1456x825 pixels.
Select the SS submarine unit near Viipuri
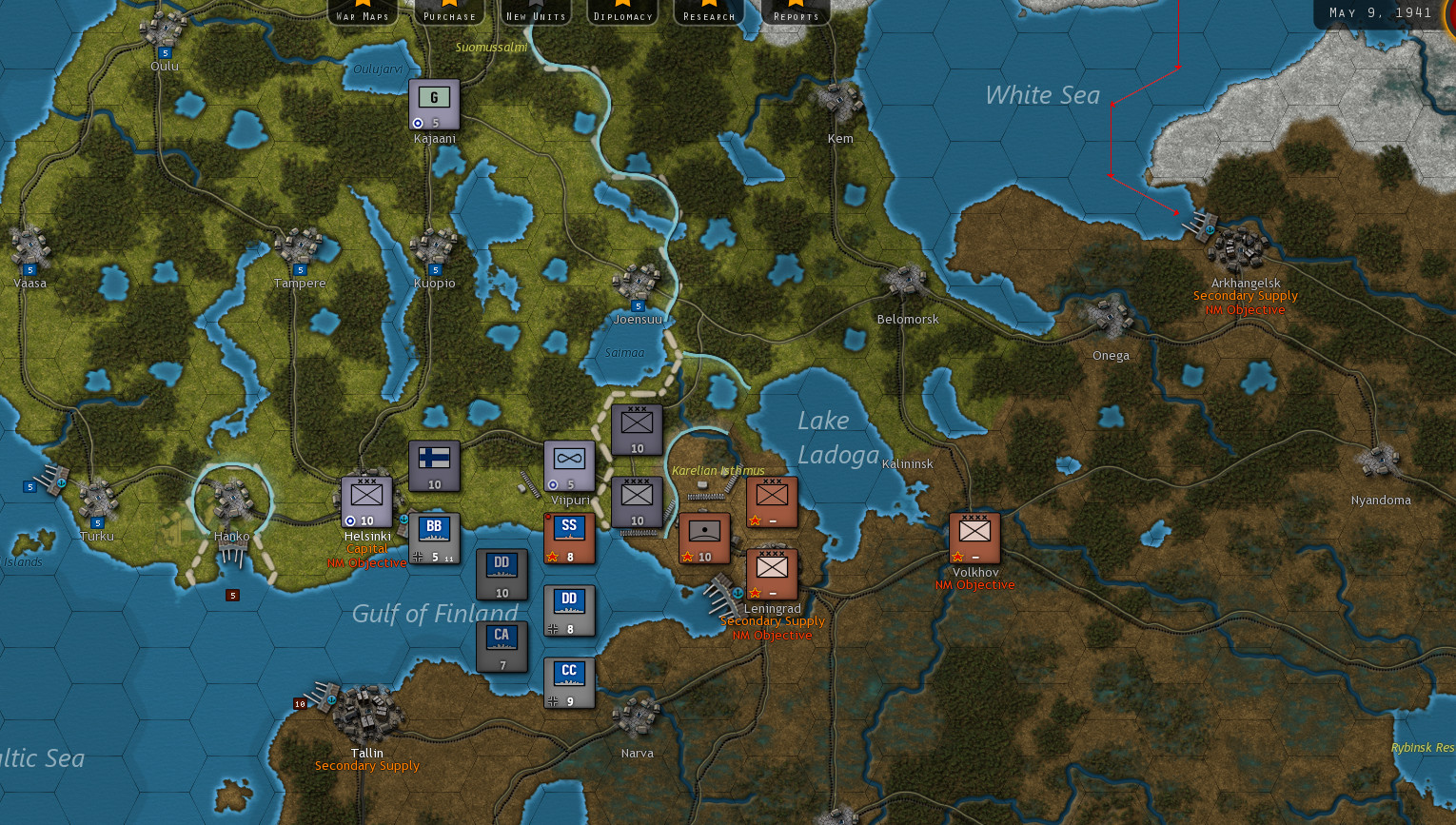569,538
